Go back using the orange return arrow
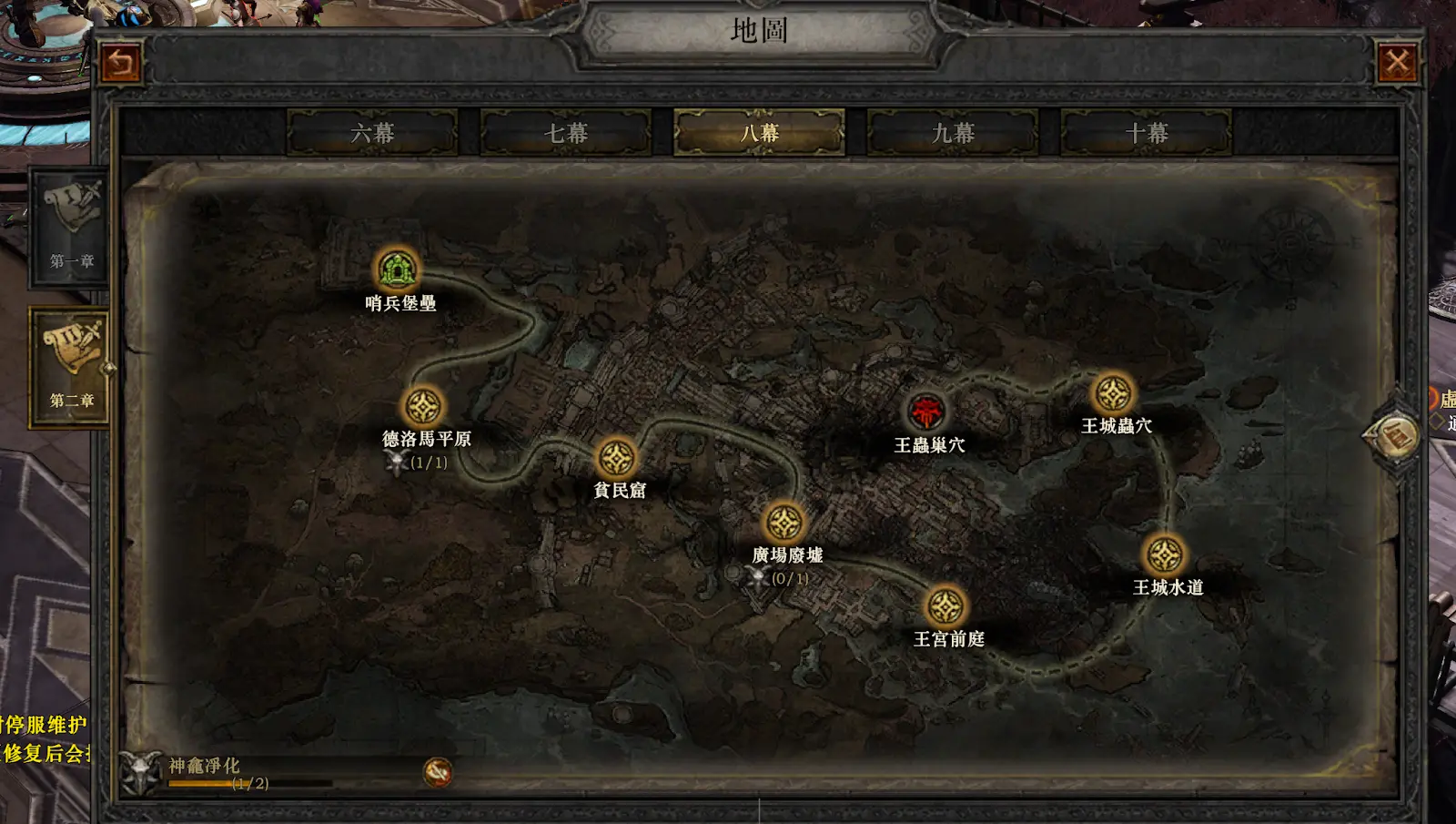The width and height of the screenshot is (1456, 824). 121,63
